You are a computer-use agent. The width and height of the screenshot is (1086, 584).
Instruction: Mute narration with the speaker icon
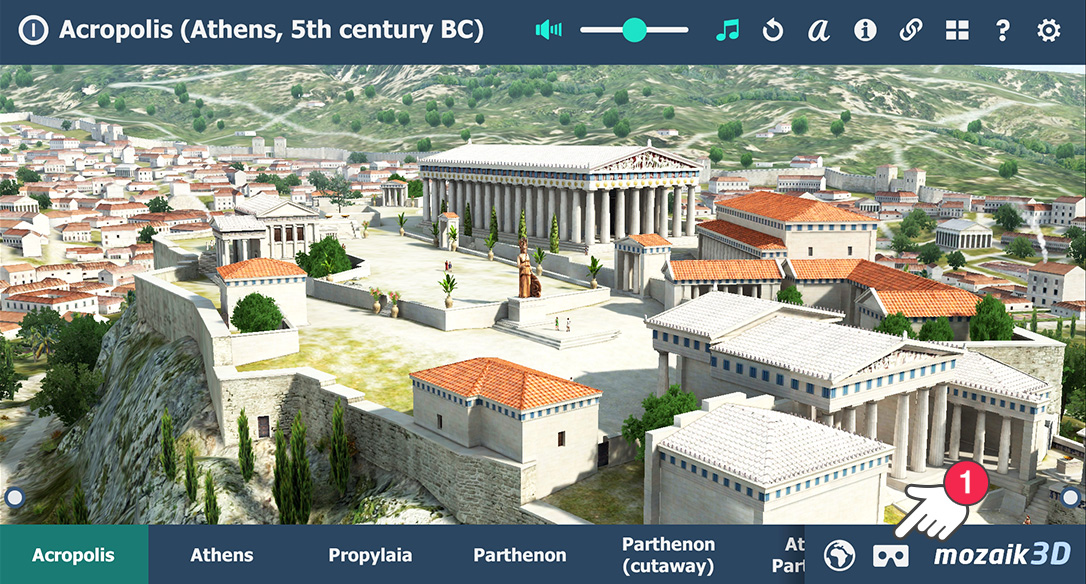coord(548,30)
